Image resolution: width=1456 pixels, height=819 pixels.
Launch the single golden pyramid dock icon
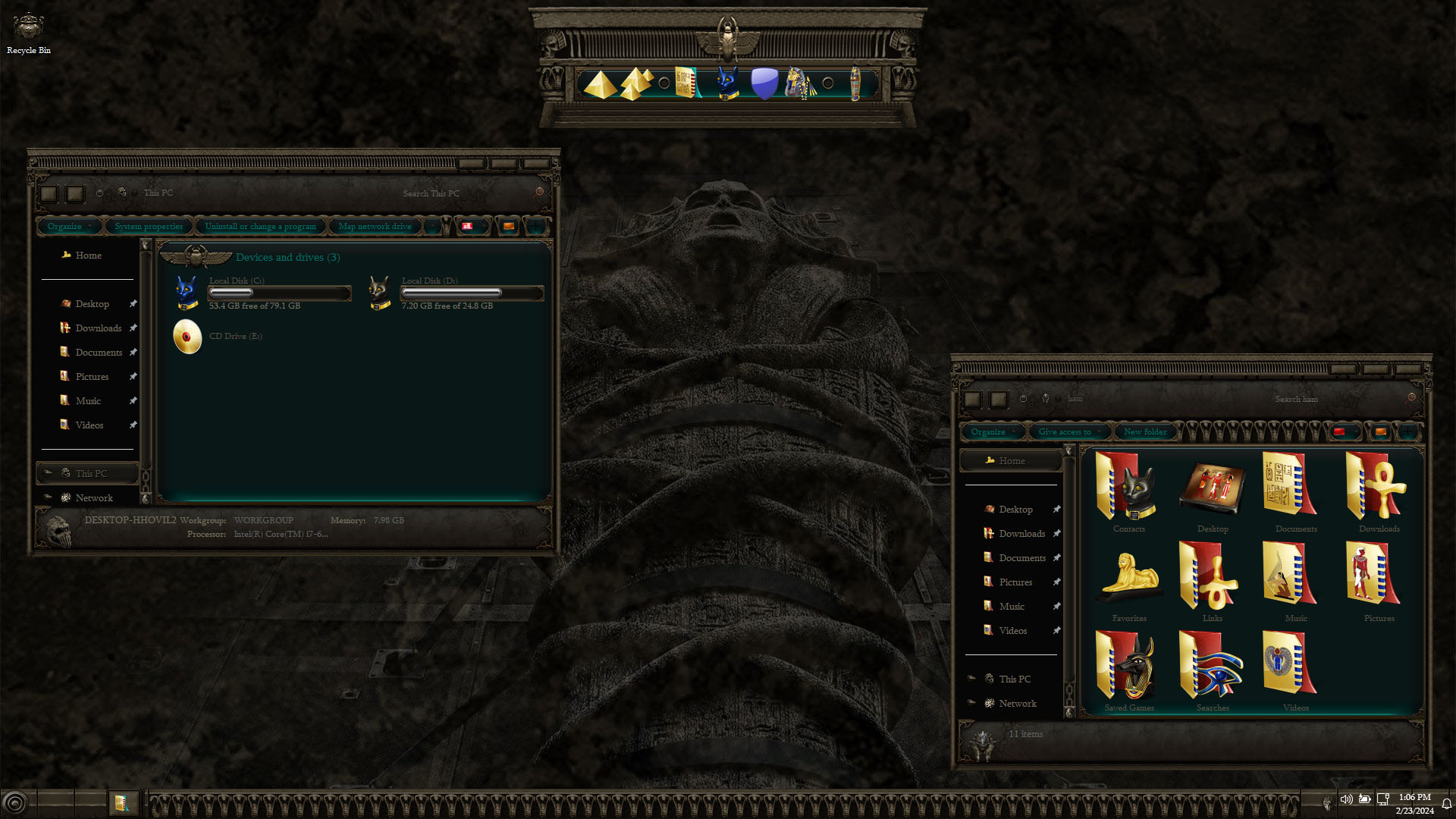(599, 84)
